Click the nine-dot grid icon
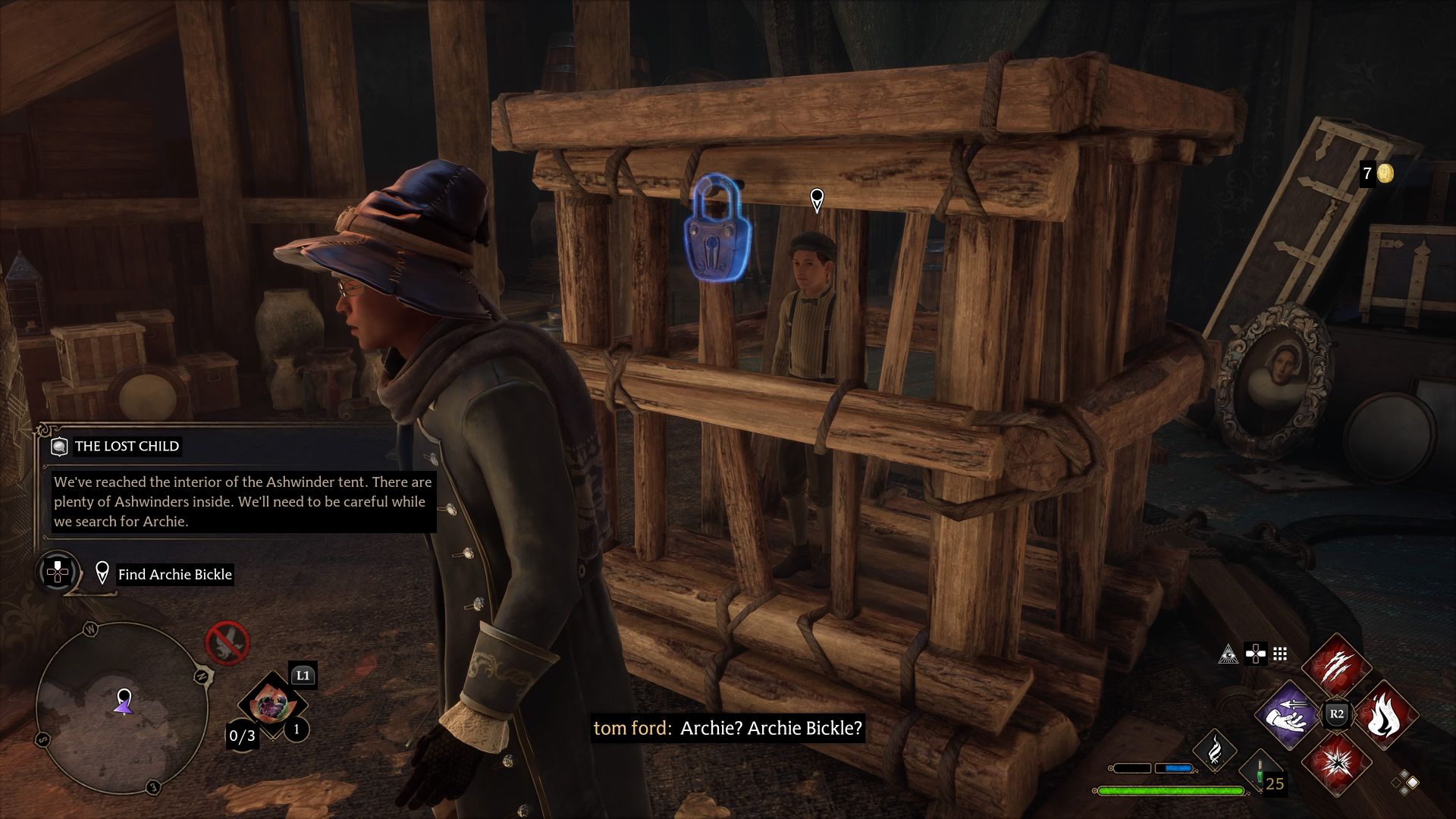 (1280, 654)
